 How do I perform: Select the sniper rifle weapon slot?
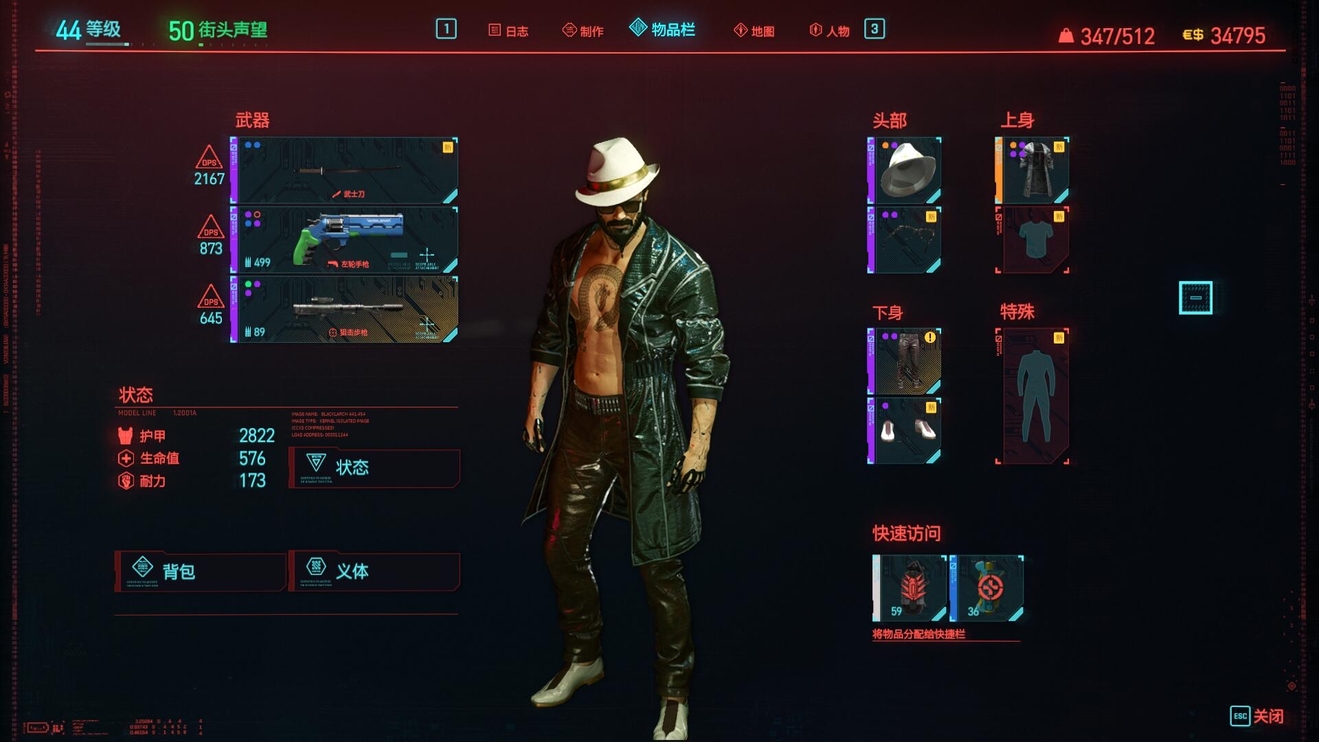pos(345,310)
